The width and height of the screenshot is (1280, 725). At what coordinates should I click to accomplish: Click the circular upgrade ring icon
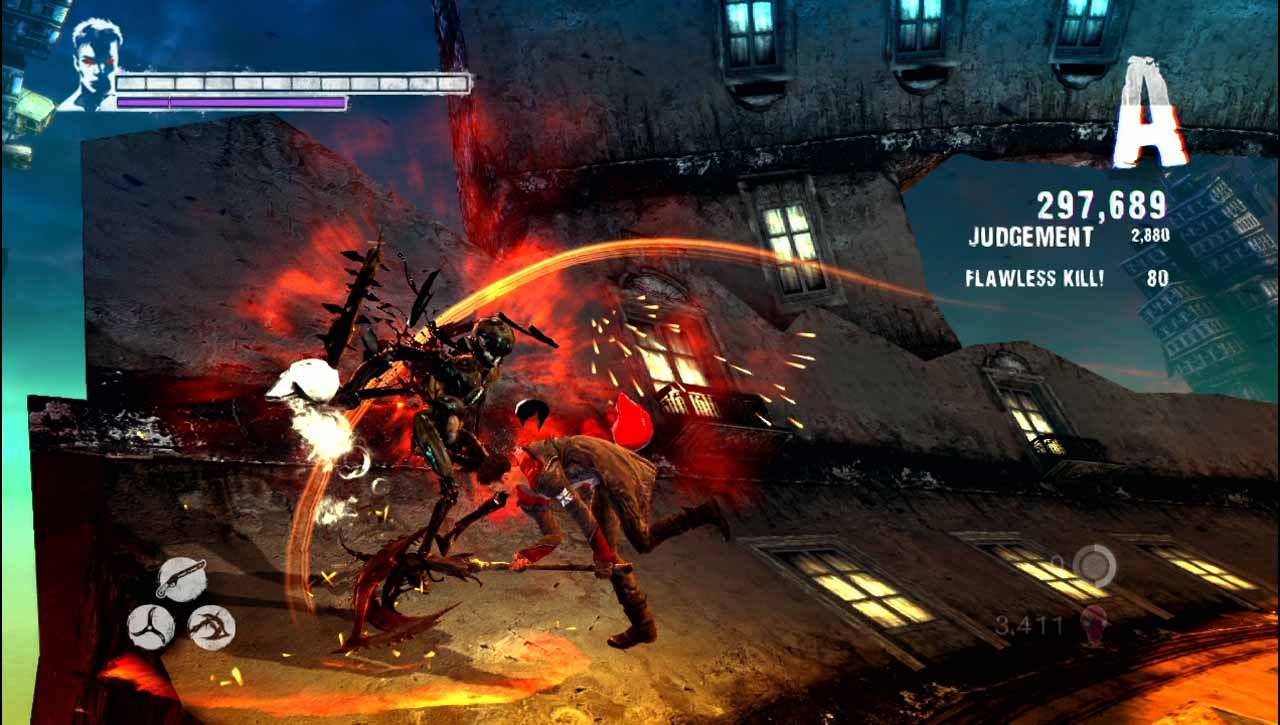click(x=1094, y=565)
